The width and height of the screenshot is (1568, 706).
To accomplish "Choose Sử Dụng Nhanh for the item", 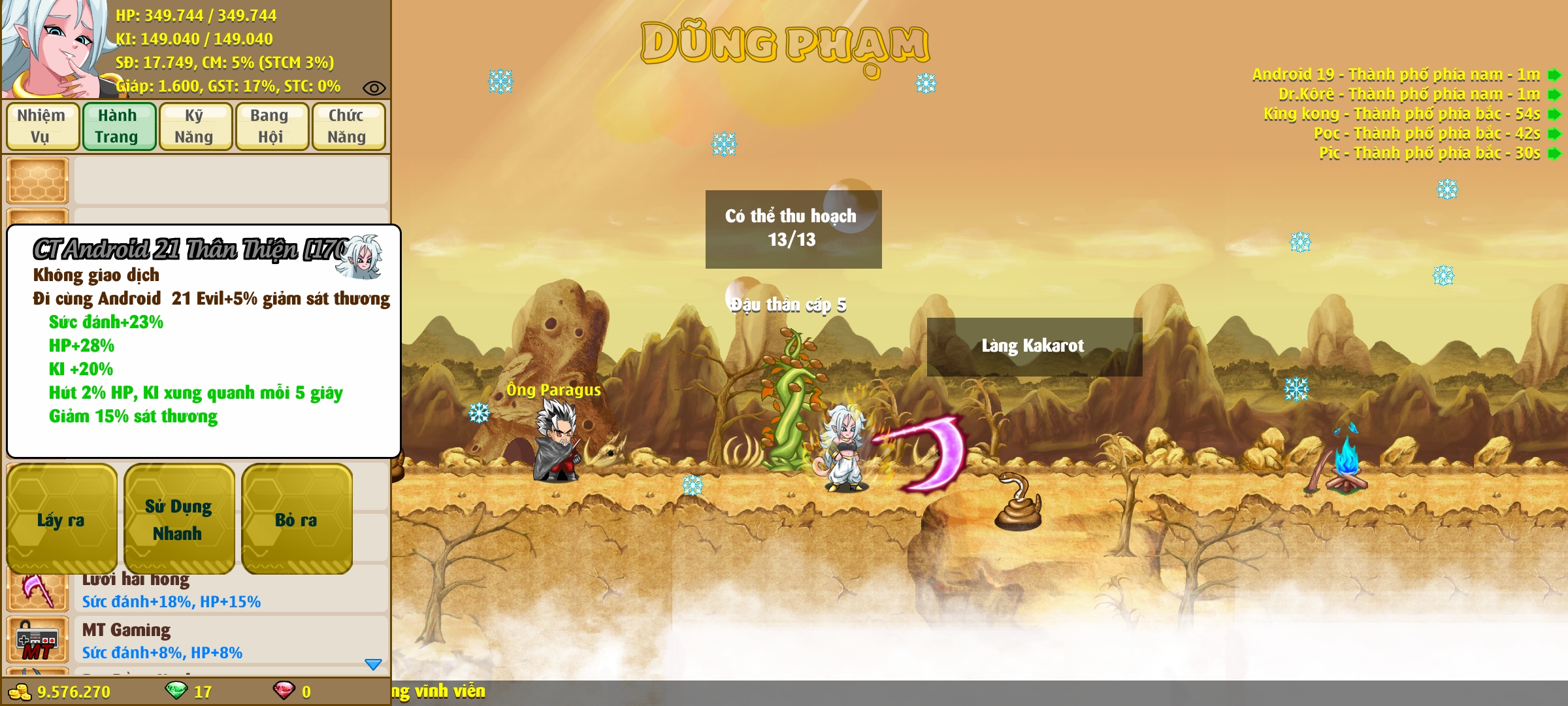I will click(178, 519).
